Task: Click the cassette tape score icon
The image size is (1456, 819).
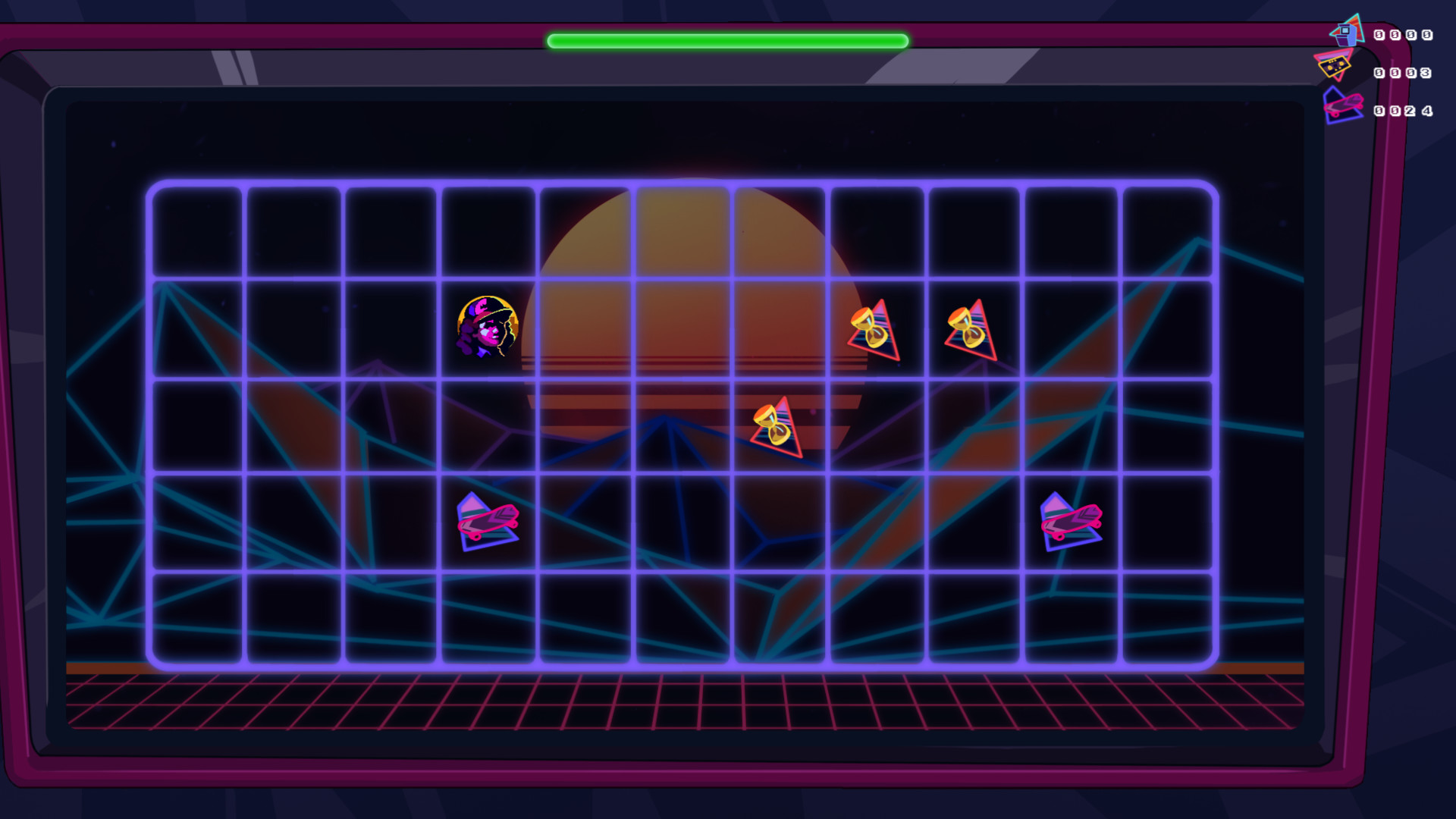Action: [1335, 67]
